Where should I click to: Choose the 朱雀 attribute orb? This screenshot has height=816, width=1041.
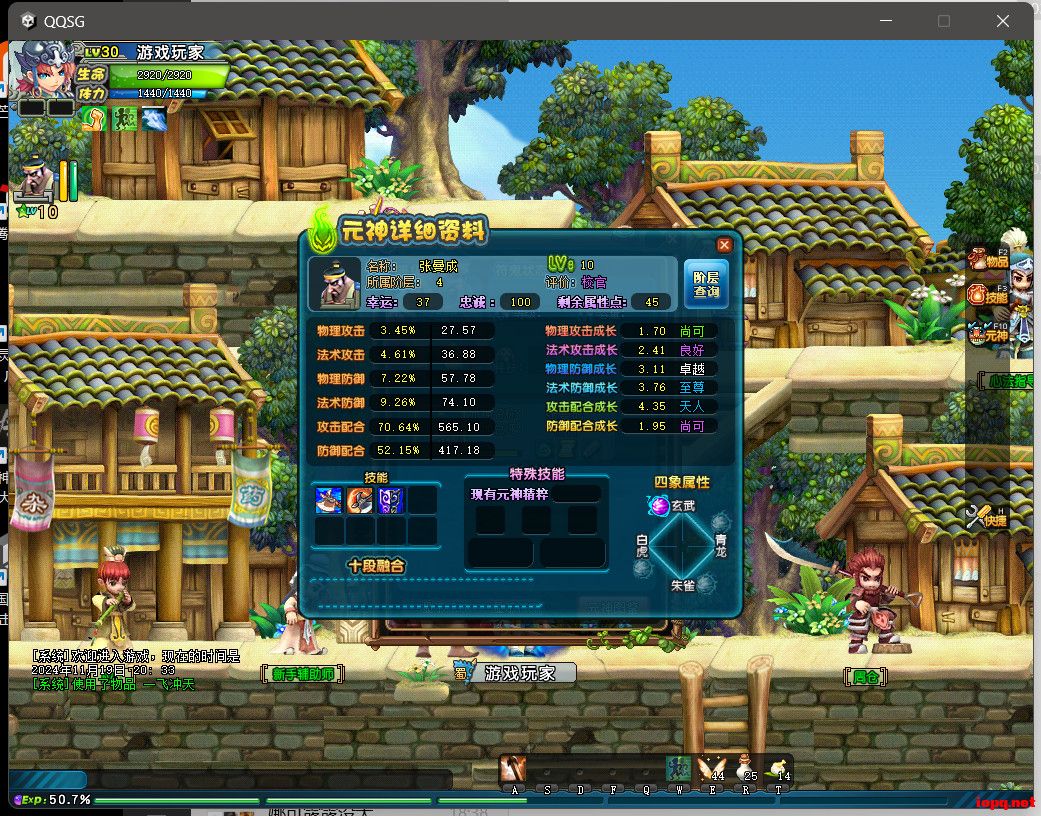[704, 585]
